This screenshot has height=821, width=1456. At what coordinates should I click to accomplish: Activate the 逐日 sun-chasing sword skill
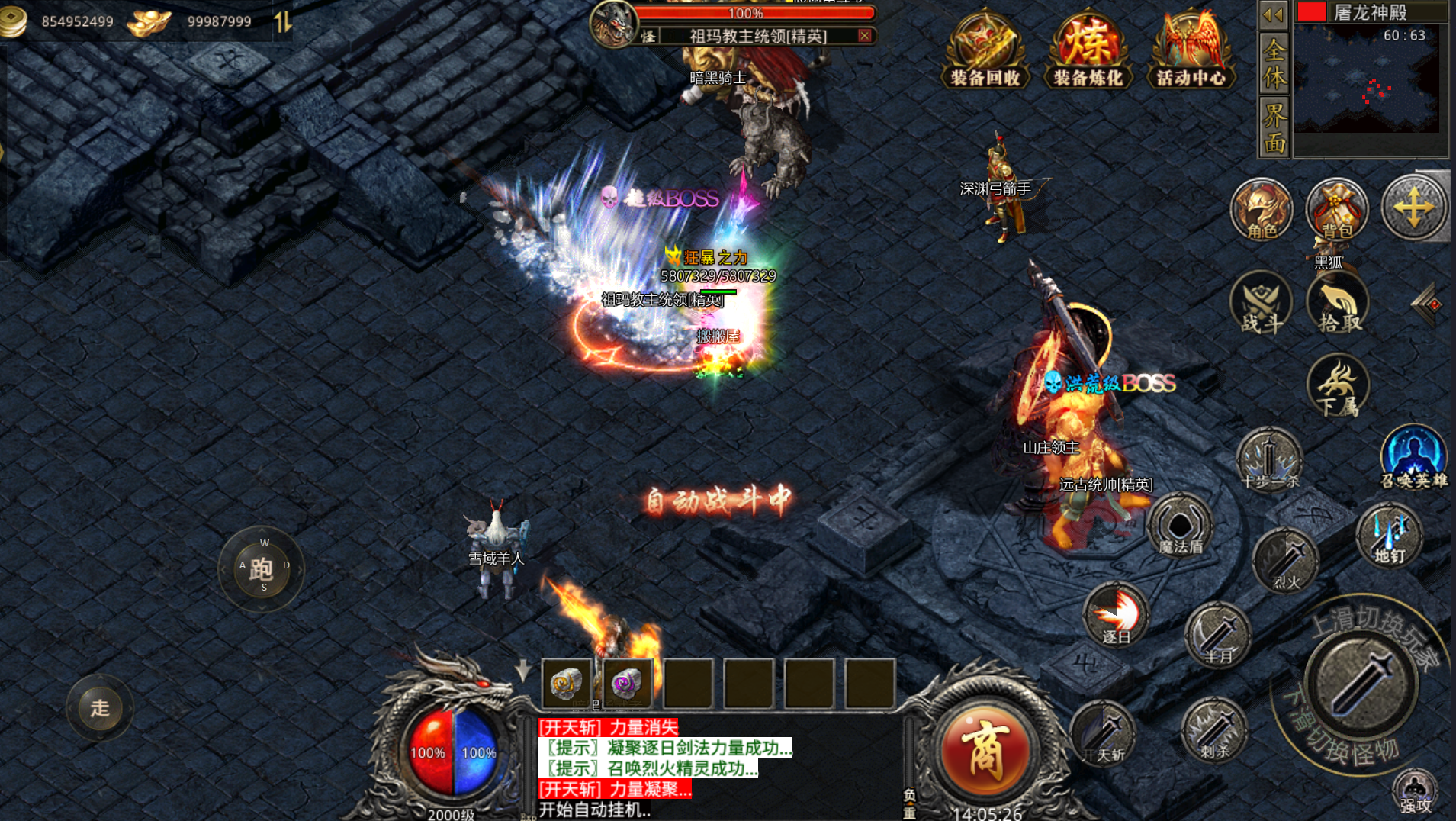tap(1116, 615)
